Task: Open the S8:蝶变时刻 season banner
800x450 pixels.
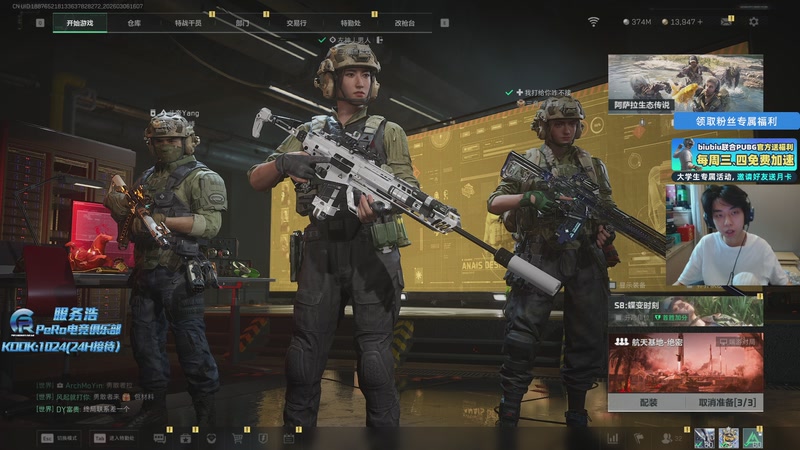Action: pos(685,311)
